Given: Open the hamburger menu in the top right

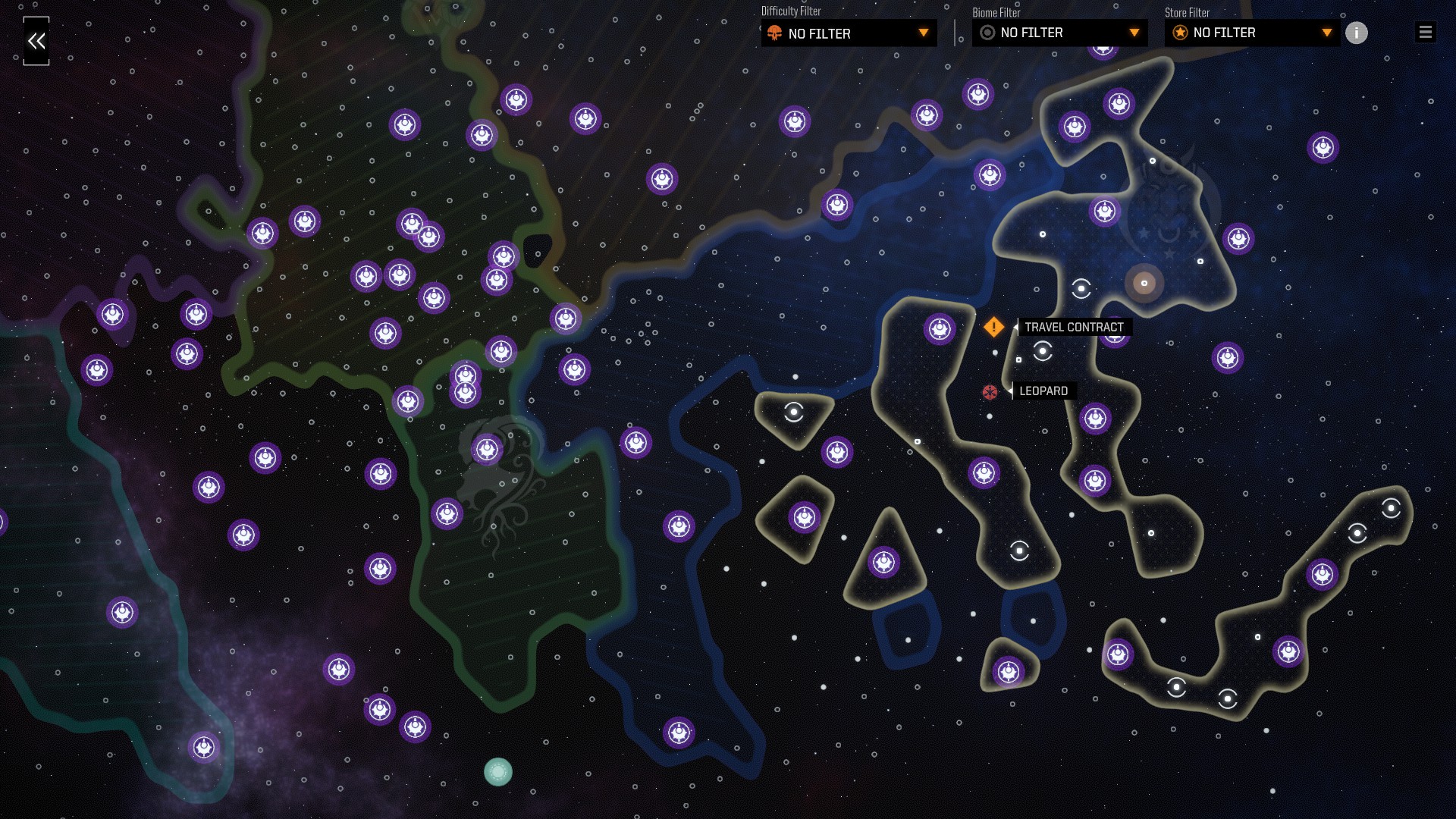Looking at the screenshot, I should pos(1425,32).
